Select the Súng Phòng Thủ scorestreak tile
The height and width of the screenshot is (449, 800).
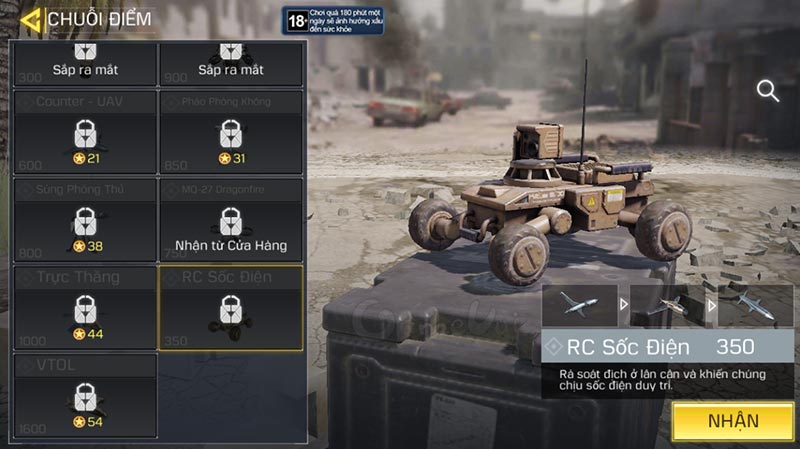[85, 219]
